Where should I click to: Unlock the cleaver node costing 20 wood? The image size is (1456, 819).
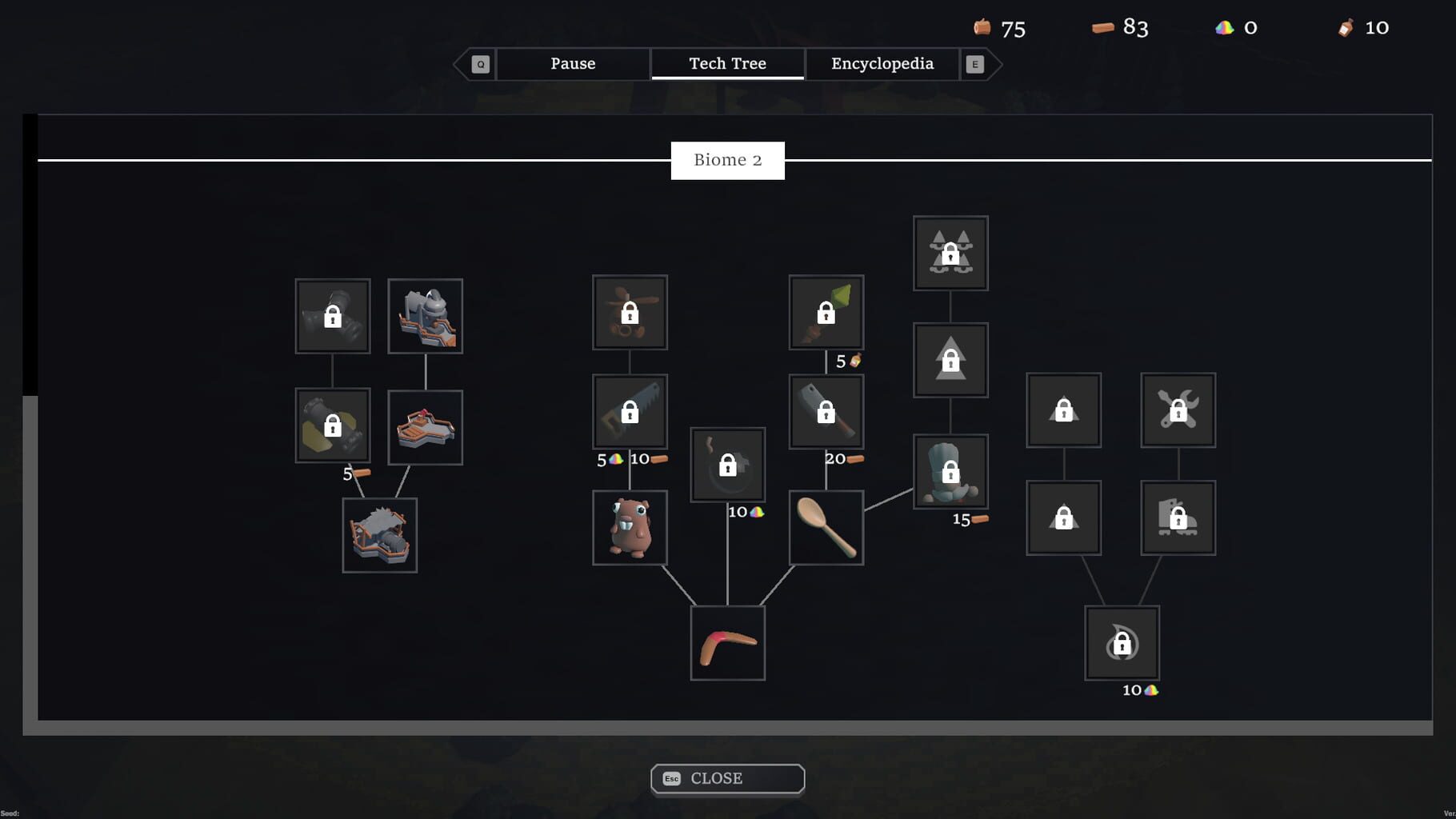click(826, 412)
